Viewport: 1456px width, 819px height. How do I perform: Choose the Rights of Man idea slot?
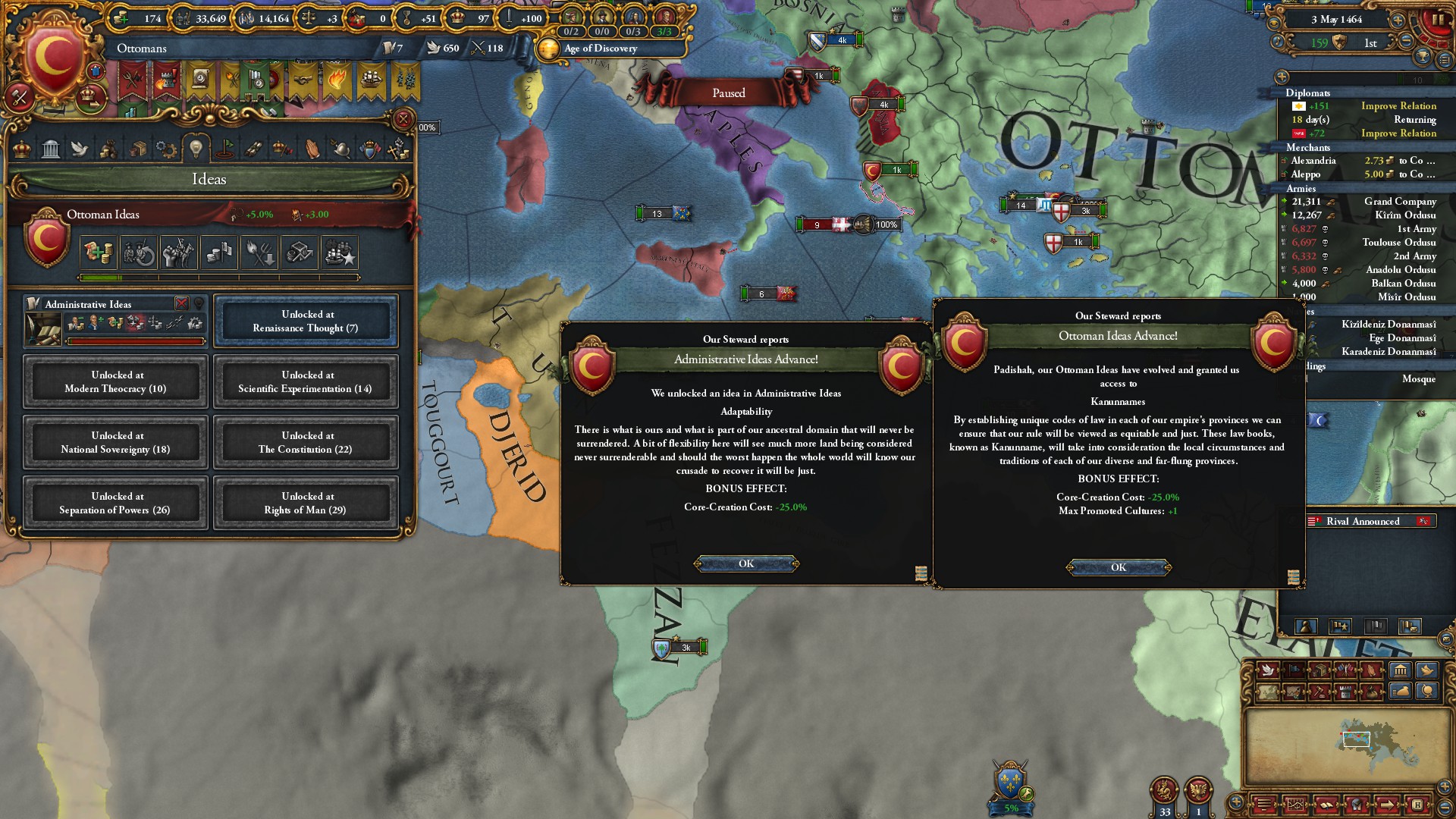click(x=306, y=503)
